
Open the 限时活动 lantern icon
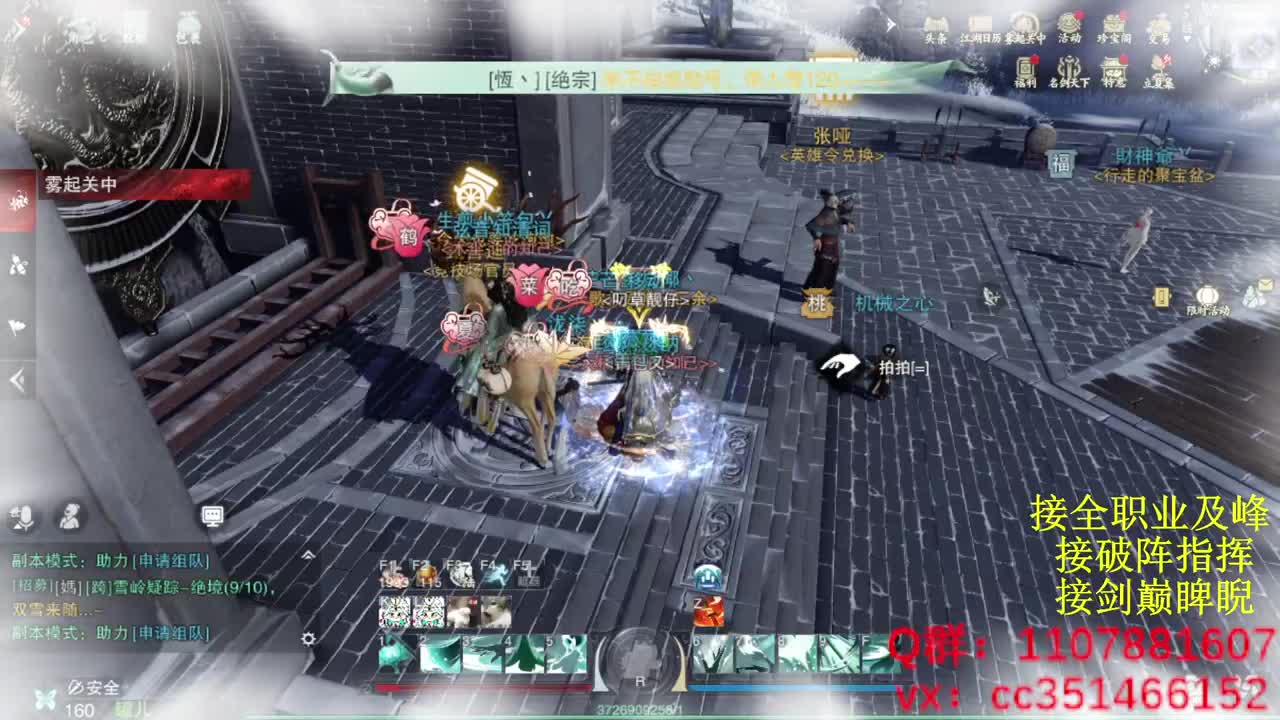1207,295
